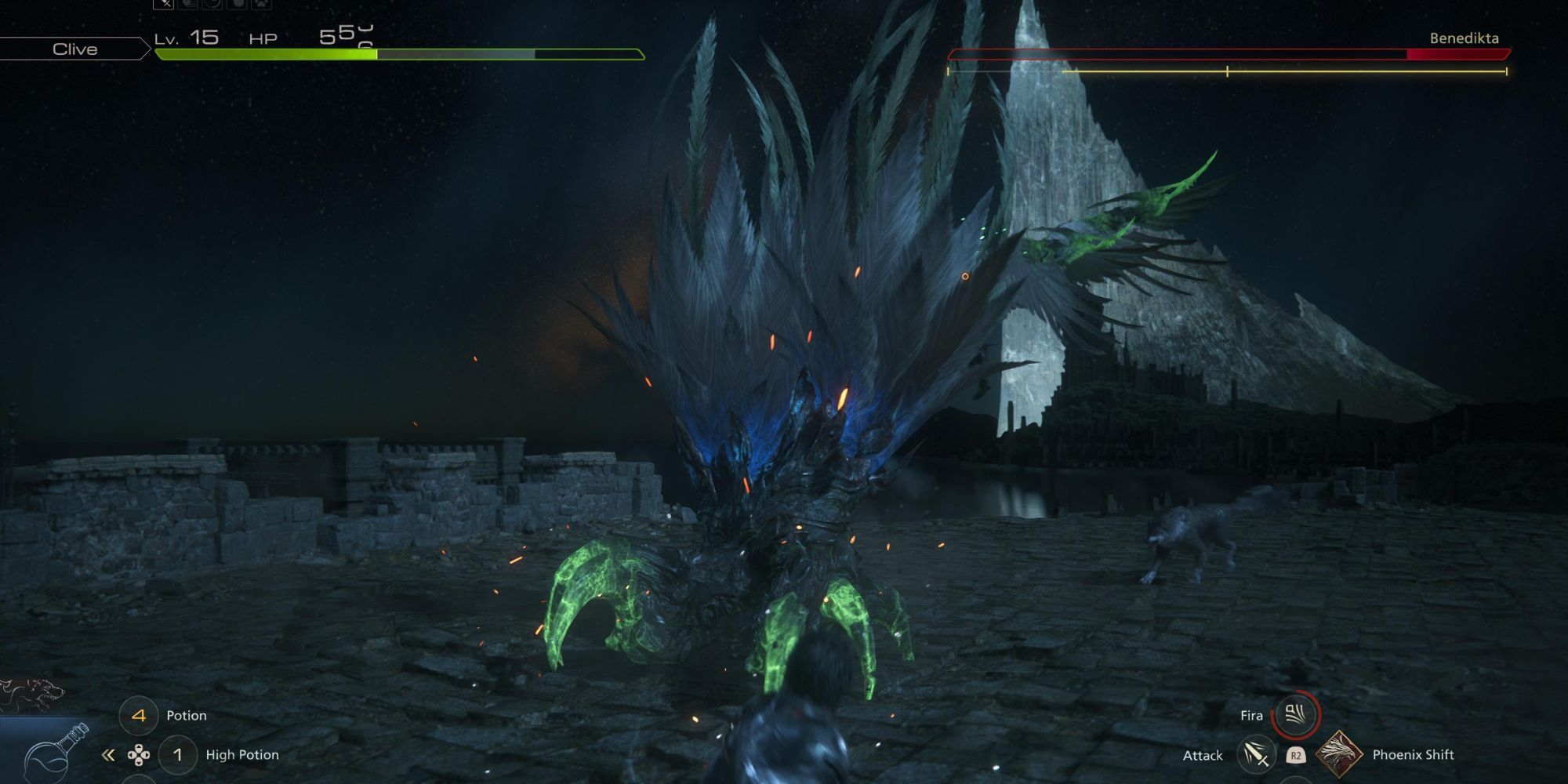The image size is (1568, 784).
Task: Click the hand-shaped ability icon top-left
Action: pos(189,6)
